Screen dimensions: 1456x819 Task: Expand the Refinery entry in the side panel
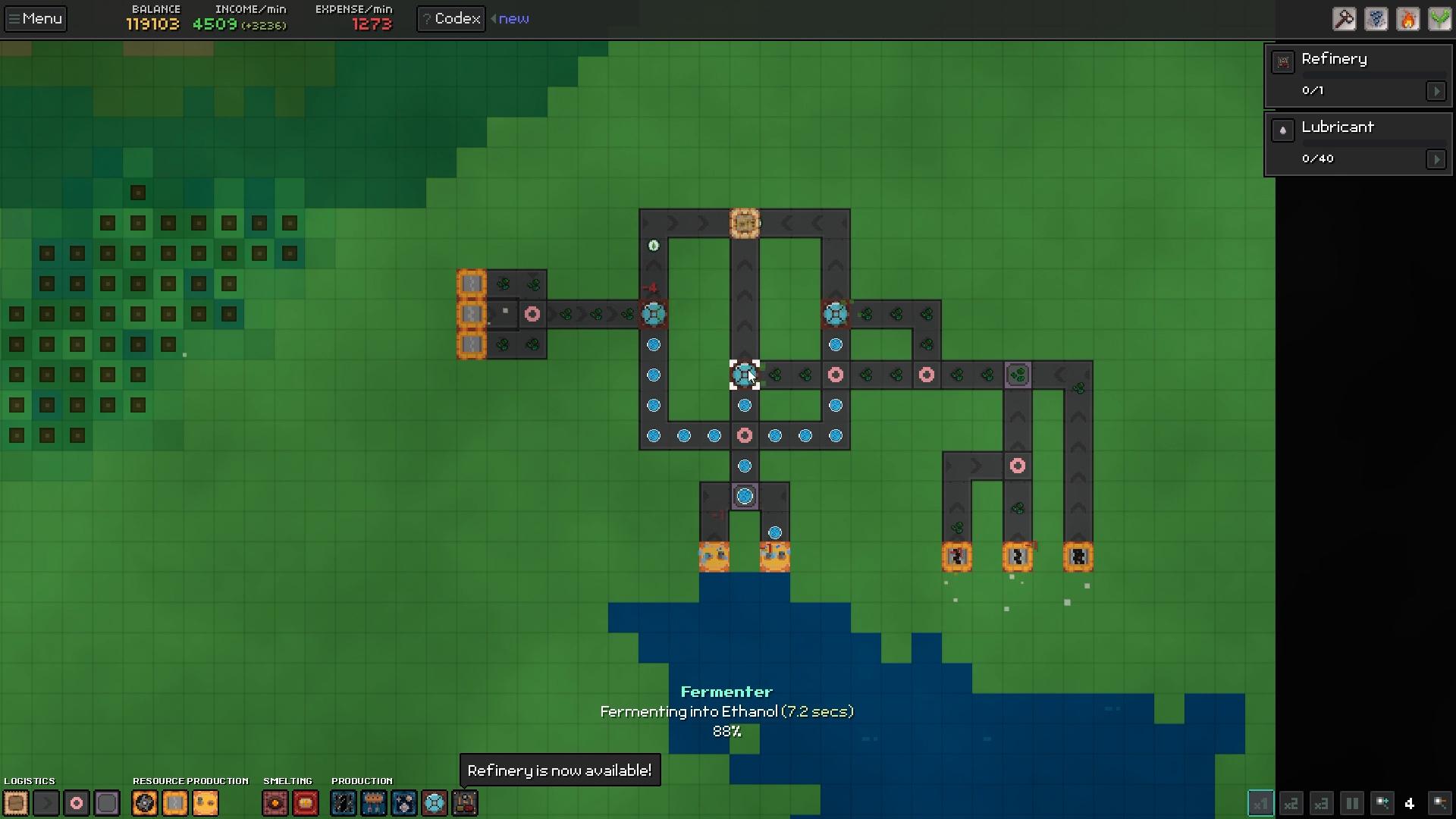1438,91
